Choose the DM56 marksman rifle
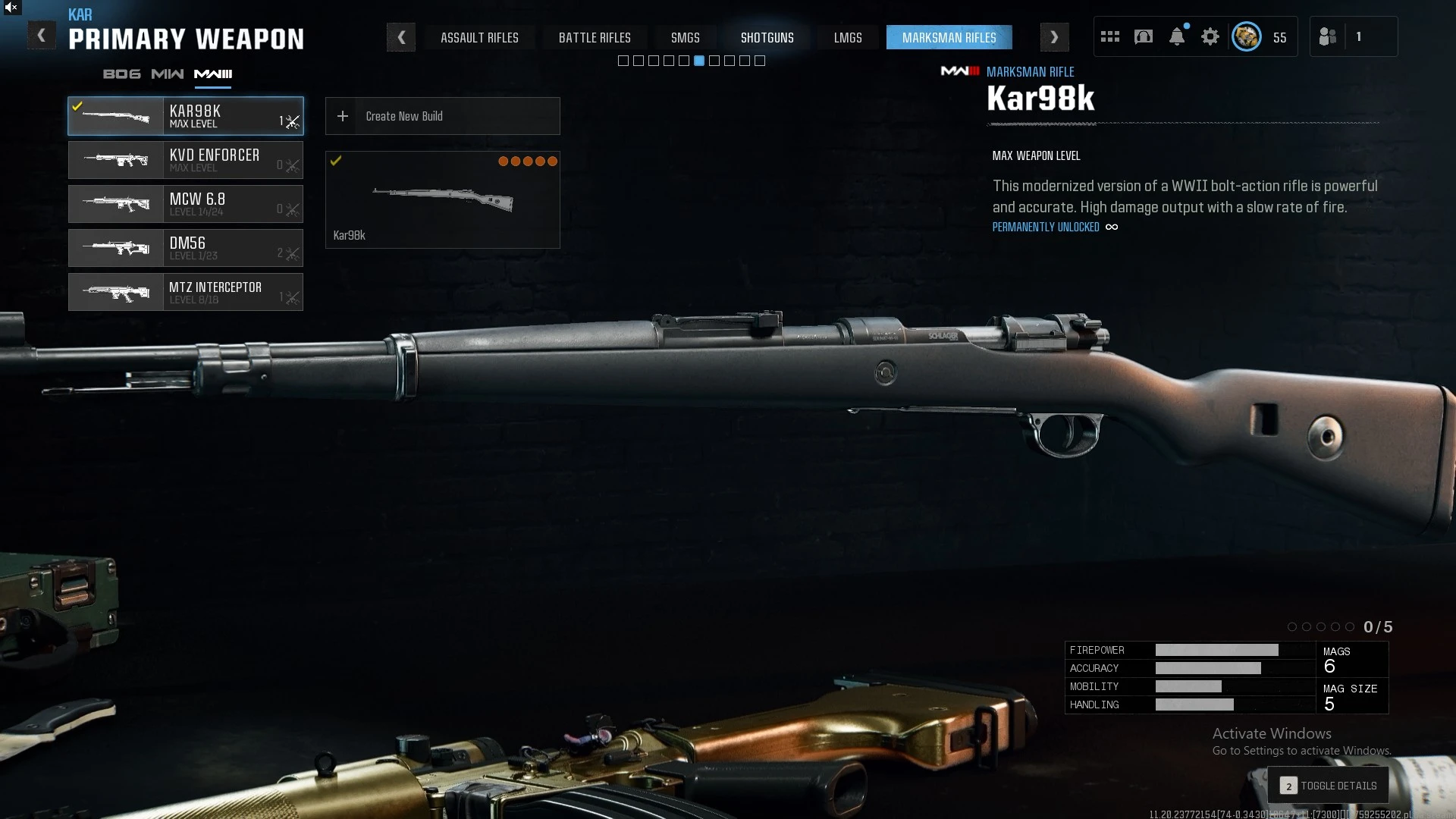Viewport: 1456px width, 819px height. pos(186,248)
